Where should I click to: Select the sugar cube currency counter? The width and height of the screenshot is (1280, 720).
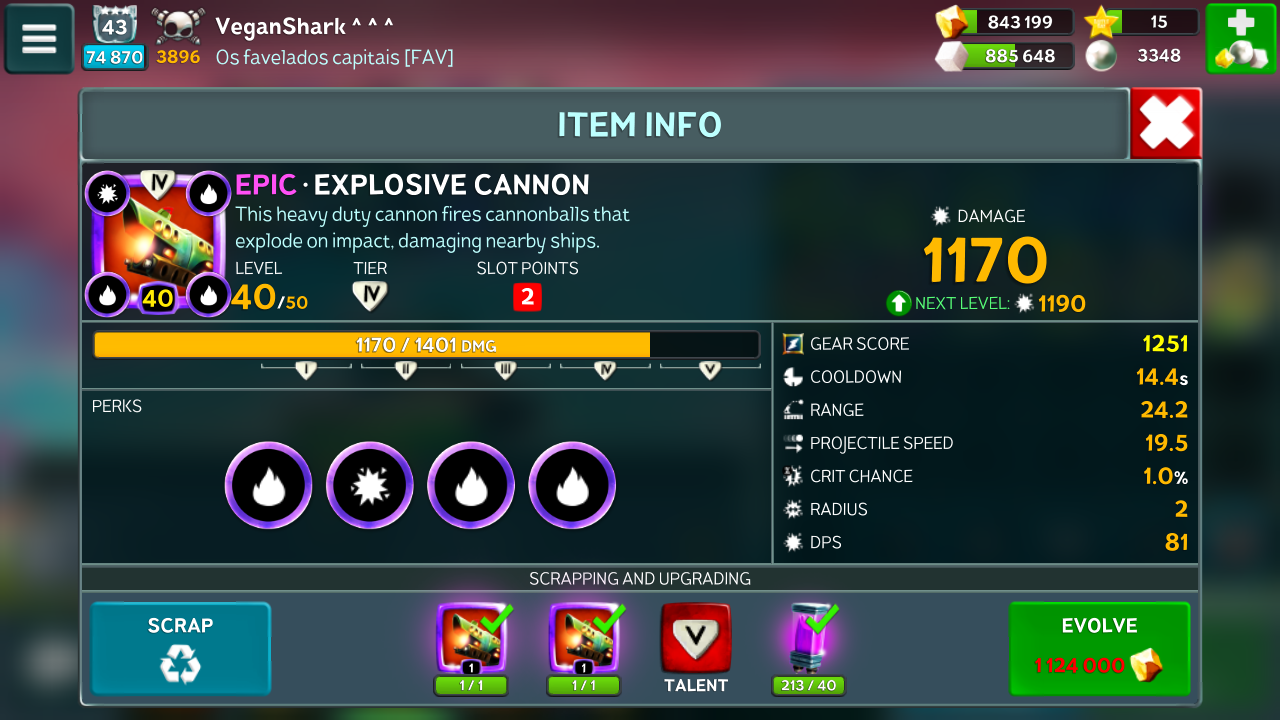point(1004,56)
